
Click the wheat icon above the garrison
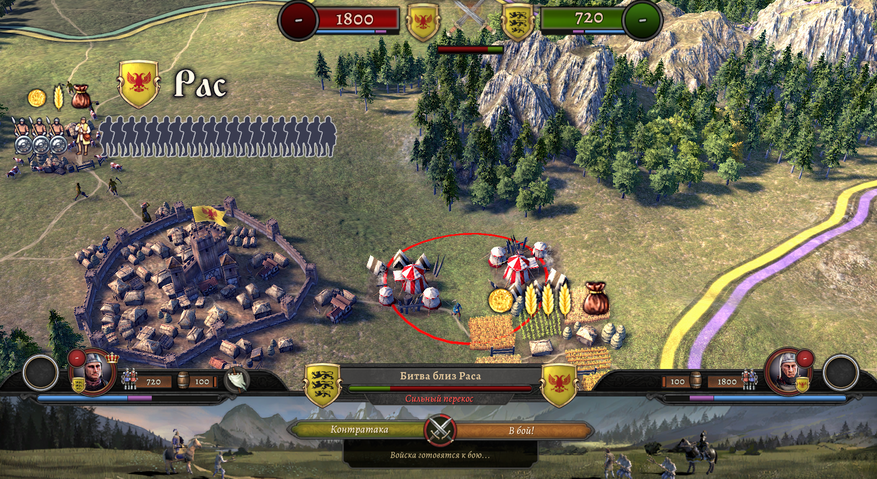click(58, 98)
